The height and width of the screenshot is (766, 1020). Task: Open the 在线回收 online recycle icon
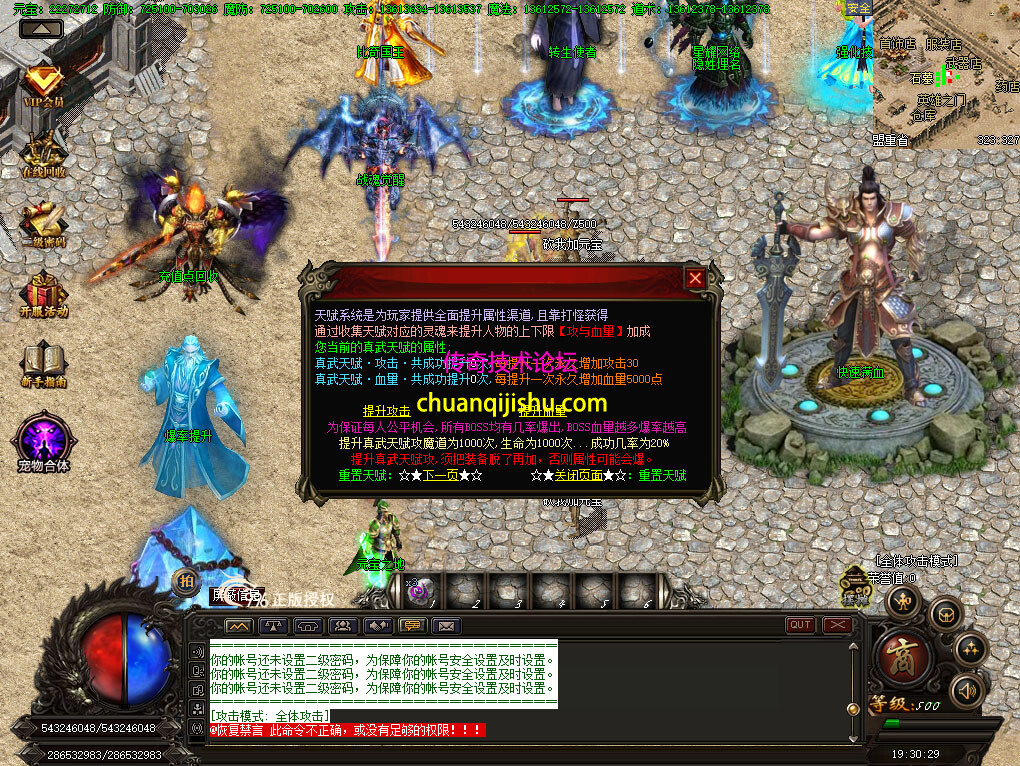click(43, 153)
